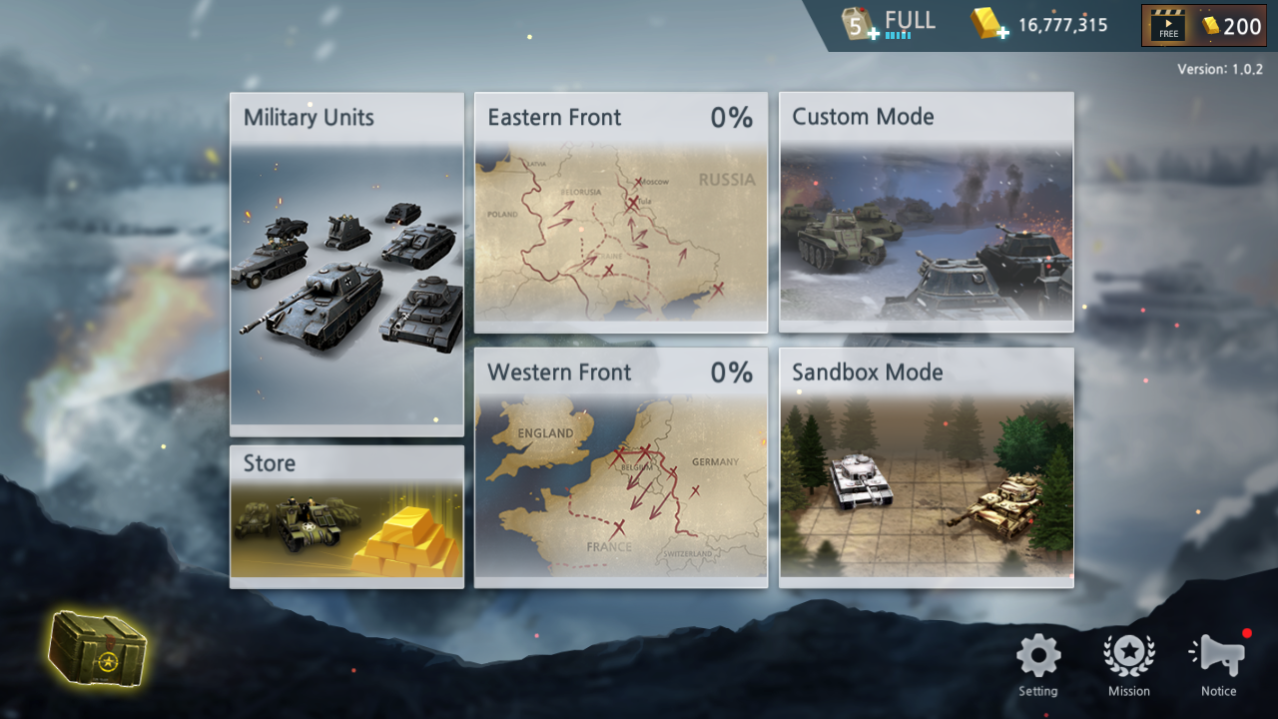The width and height of the screenshot is (1278, 719).
Task: Open the Notice megaphone
Action: coord(1219,660)
